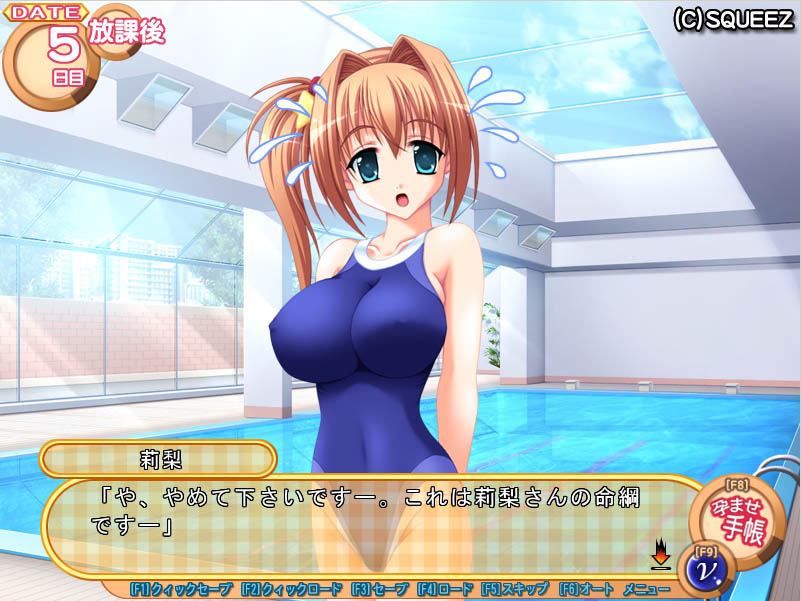Select クイックロード to quick load
The height and width of the screenshot is (601, 801).
coord(291,590)
